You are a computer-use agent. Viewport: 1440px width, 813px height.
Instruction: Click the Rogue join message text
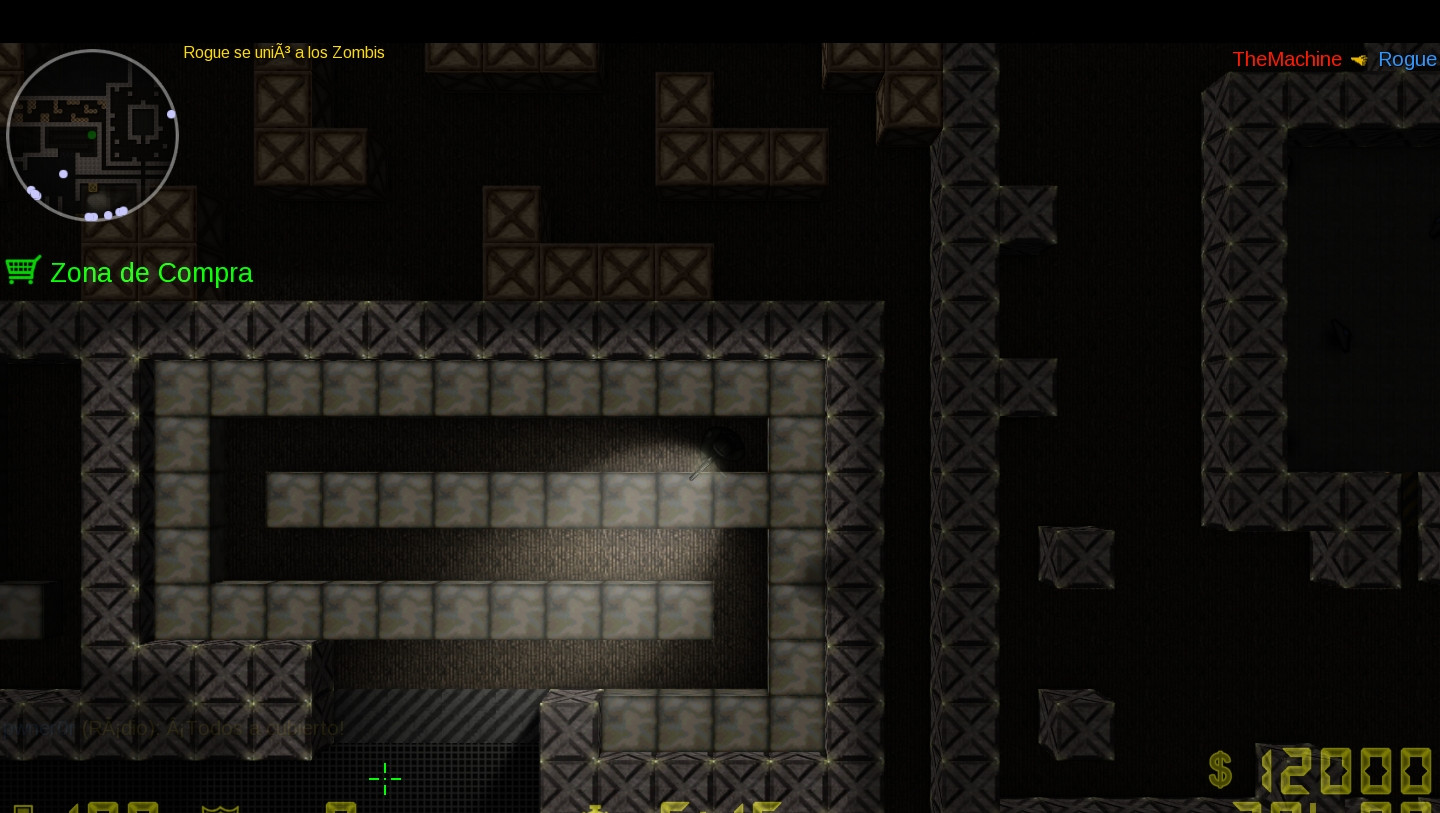(x=284, y=53)
